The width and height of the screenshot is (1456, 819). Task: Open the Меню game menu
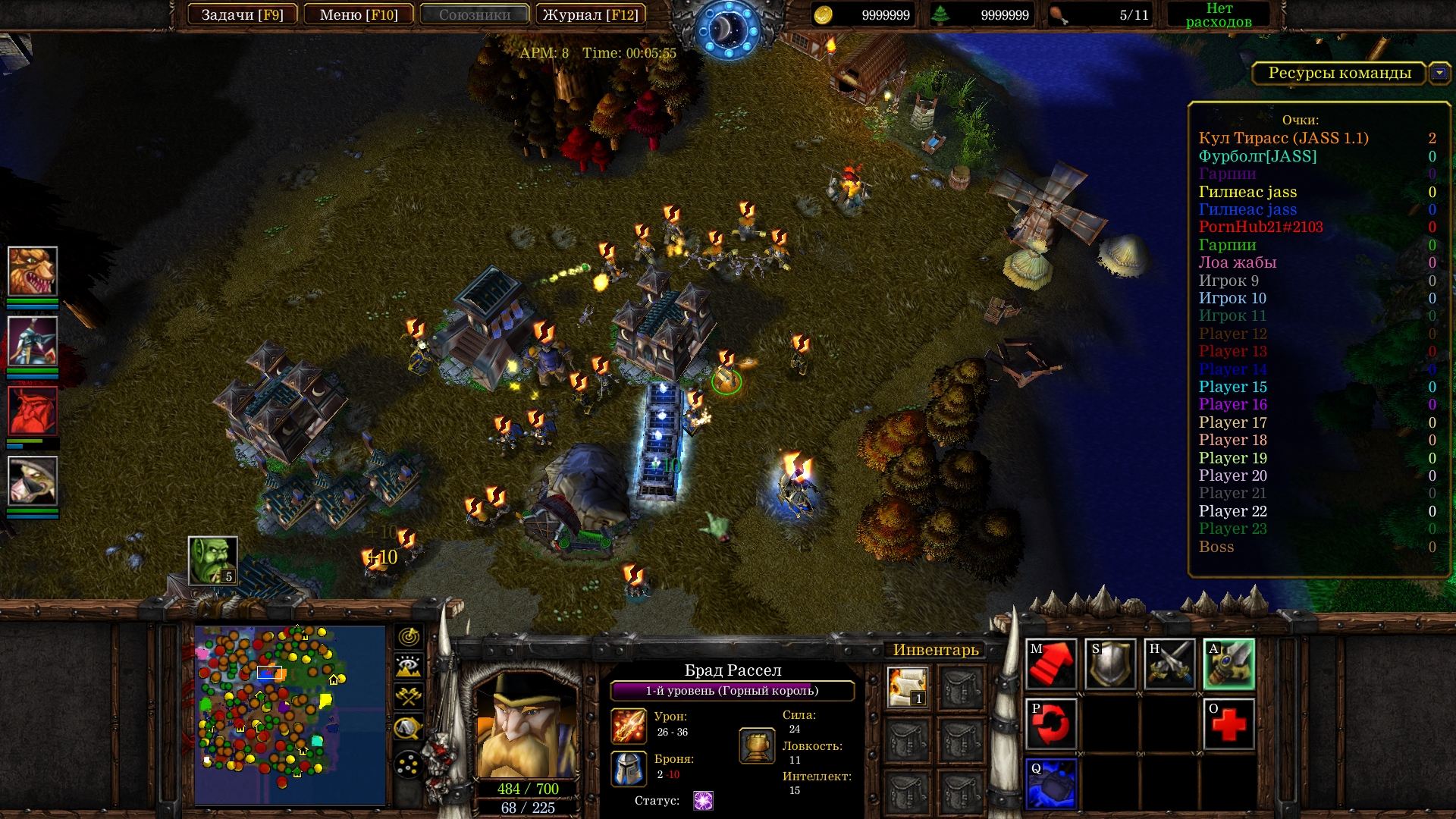[x=359, y=15]
